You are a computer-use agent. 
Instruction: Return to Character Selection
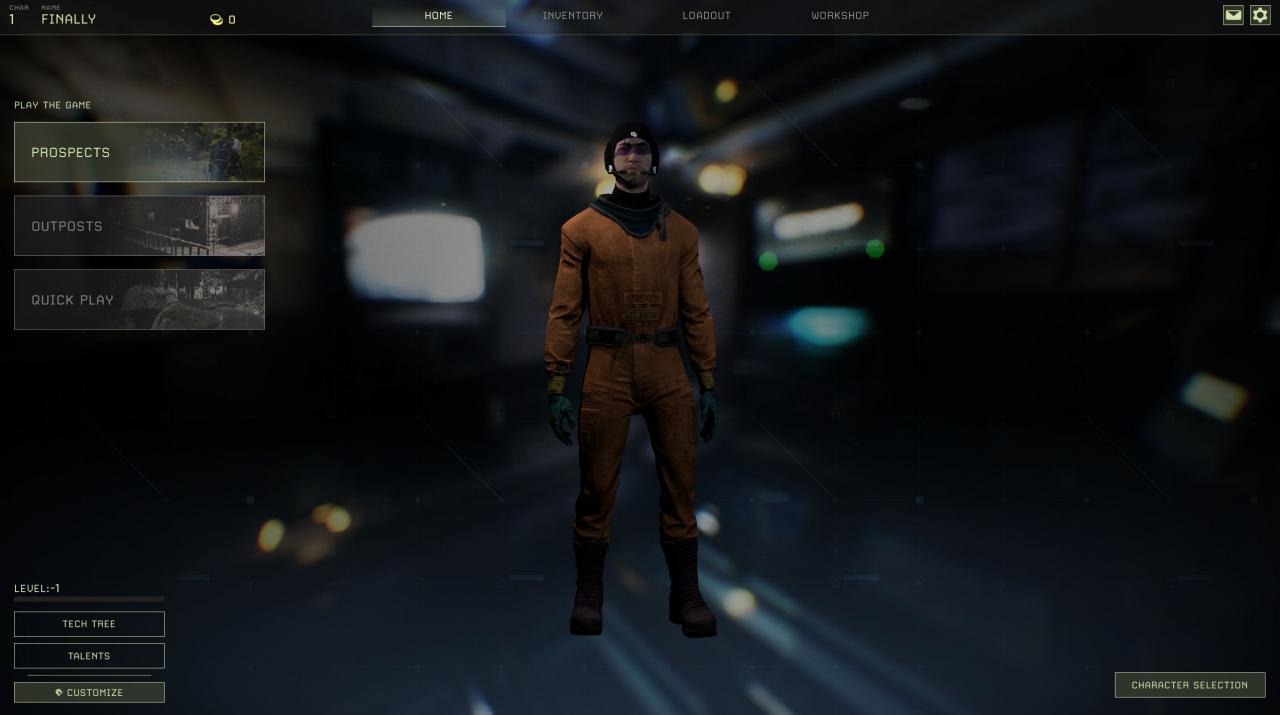[1189, 685]
